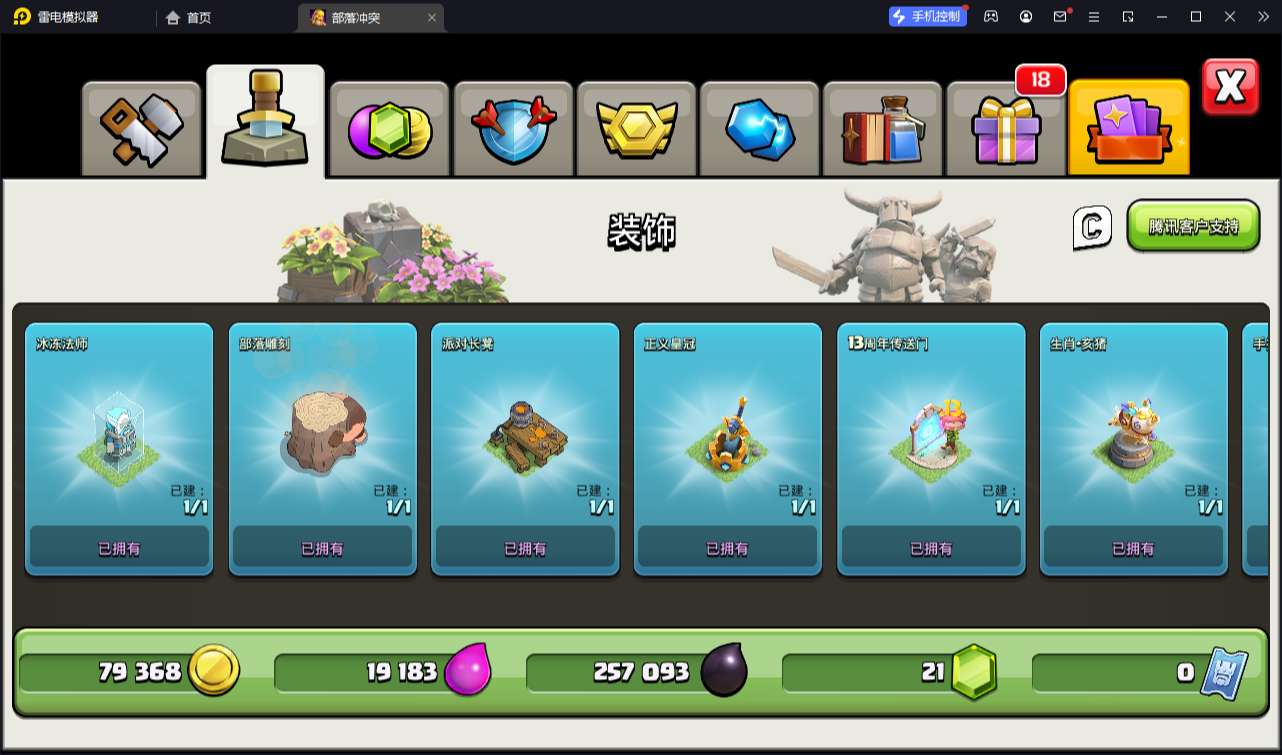Click the 手机控制 emulator button
Screen dimensions: 1282x755
pos(928,16)
